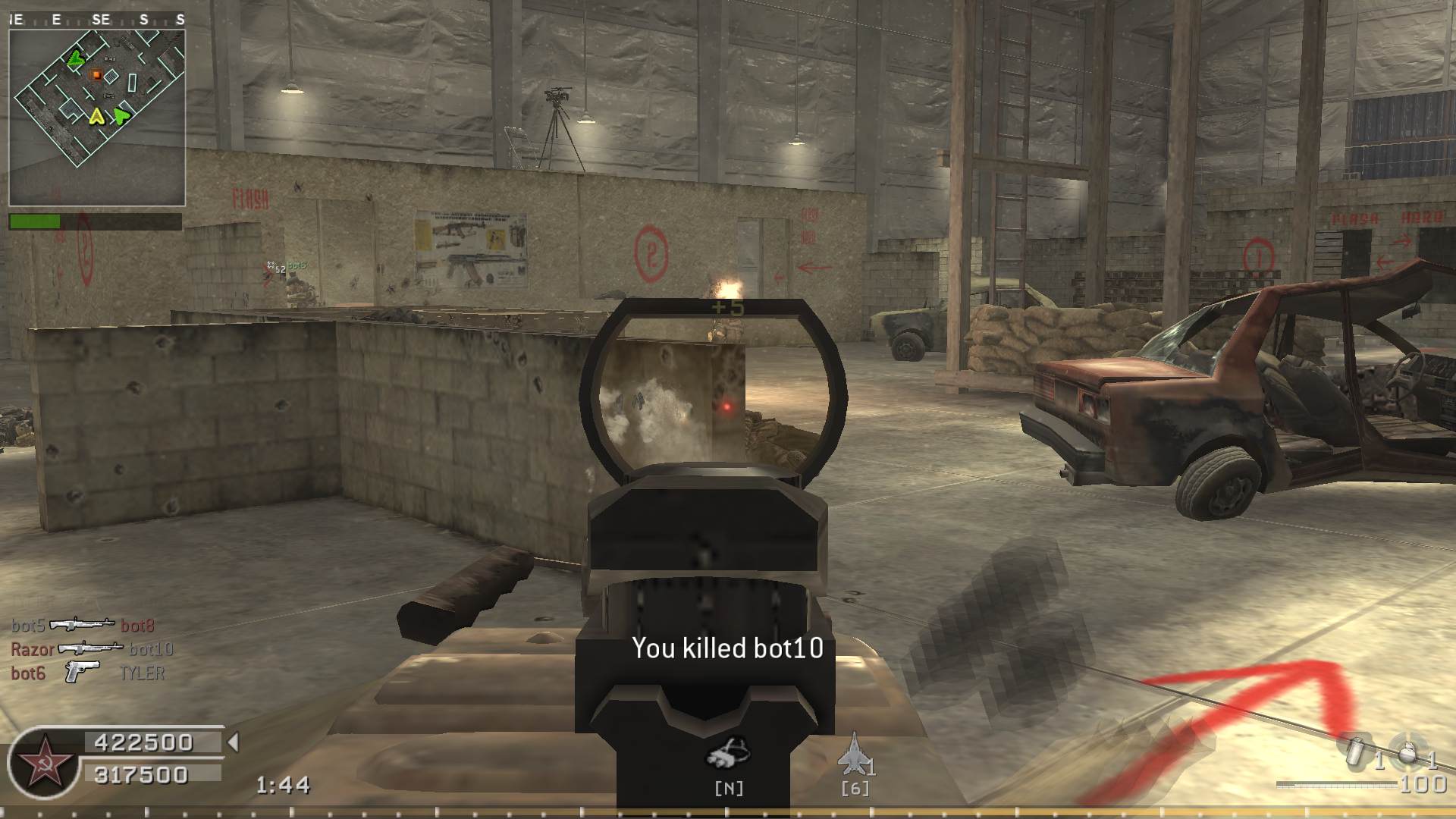
Task: Activate the night vision goggles icon
Action: pyautogui.click(x=728, y=755)
